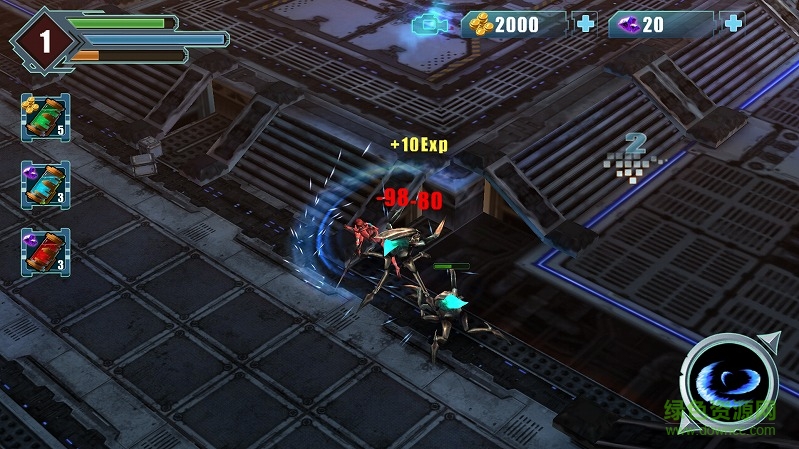Use the red scroll item
Screen dimensions: 799x449
tap(45, 251)
